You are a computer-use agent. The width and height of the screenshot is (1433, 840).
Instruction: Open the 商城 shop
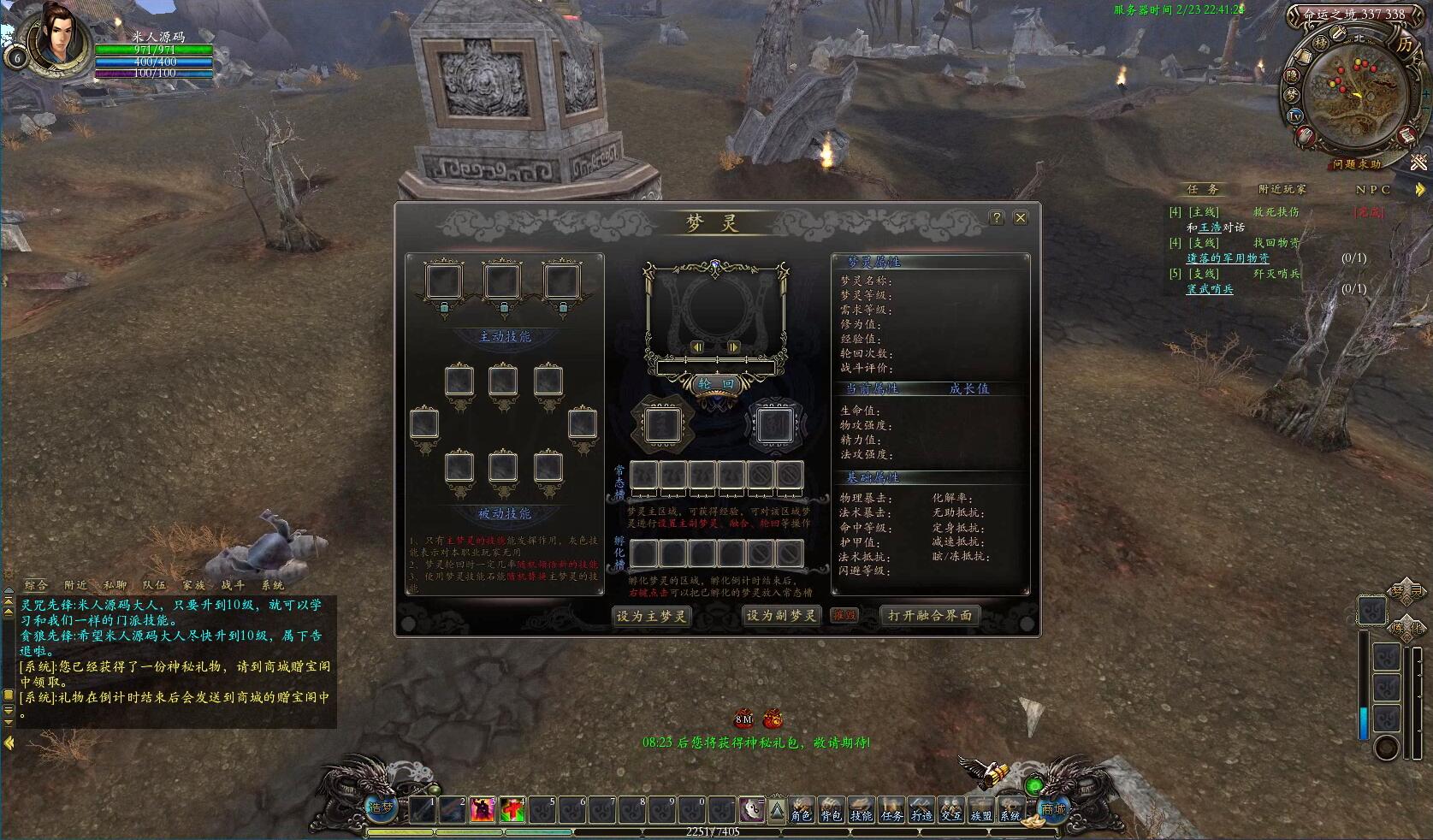pos(1052,808)
